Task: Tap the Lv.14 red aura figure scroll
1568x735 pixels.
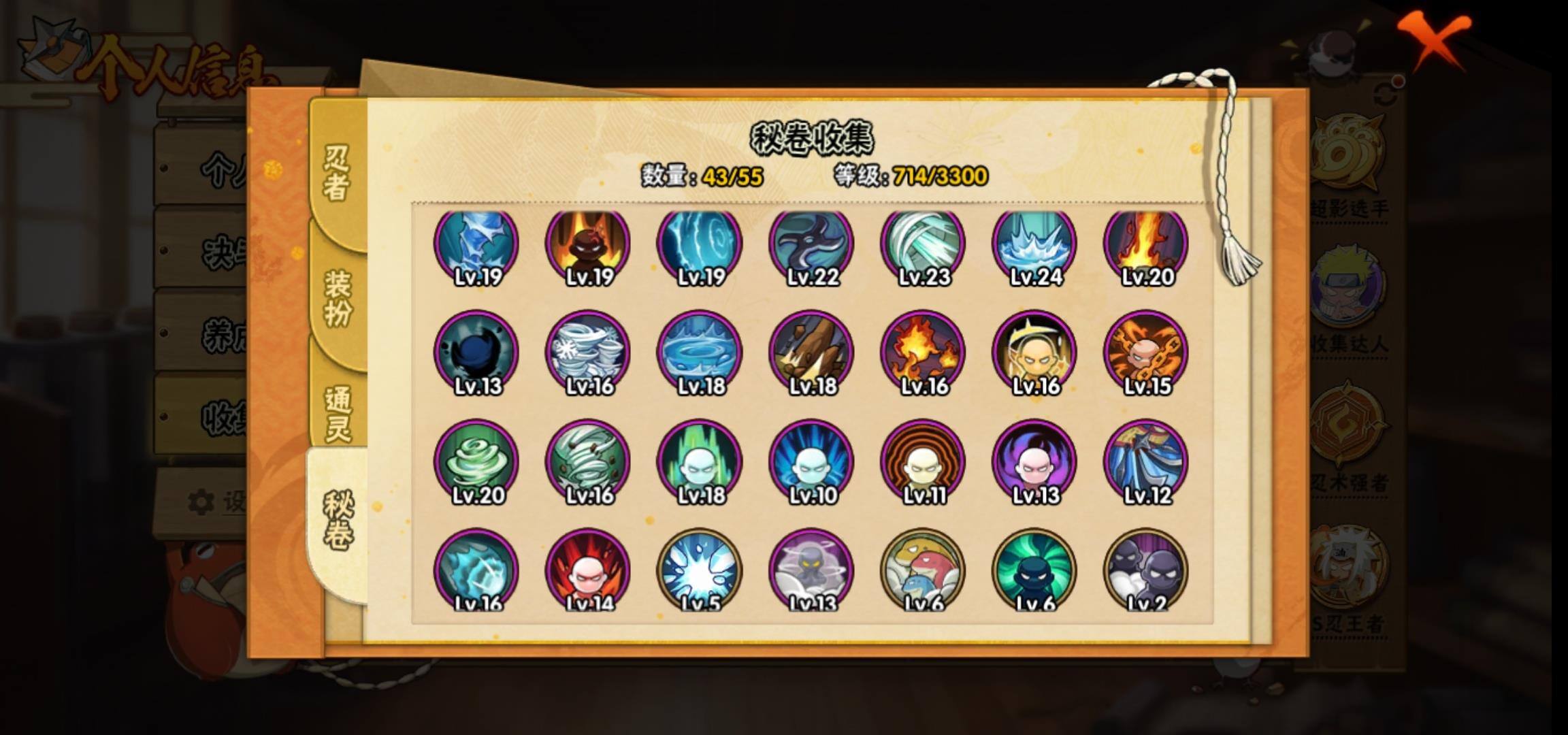Action: (x=587, y=570)
